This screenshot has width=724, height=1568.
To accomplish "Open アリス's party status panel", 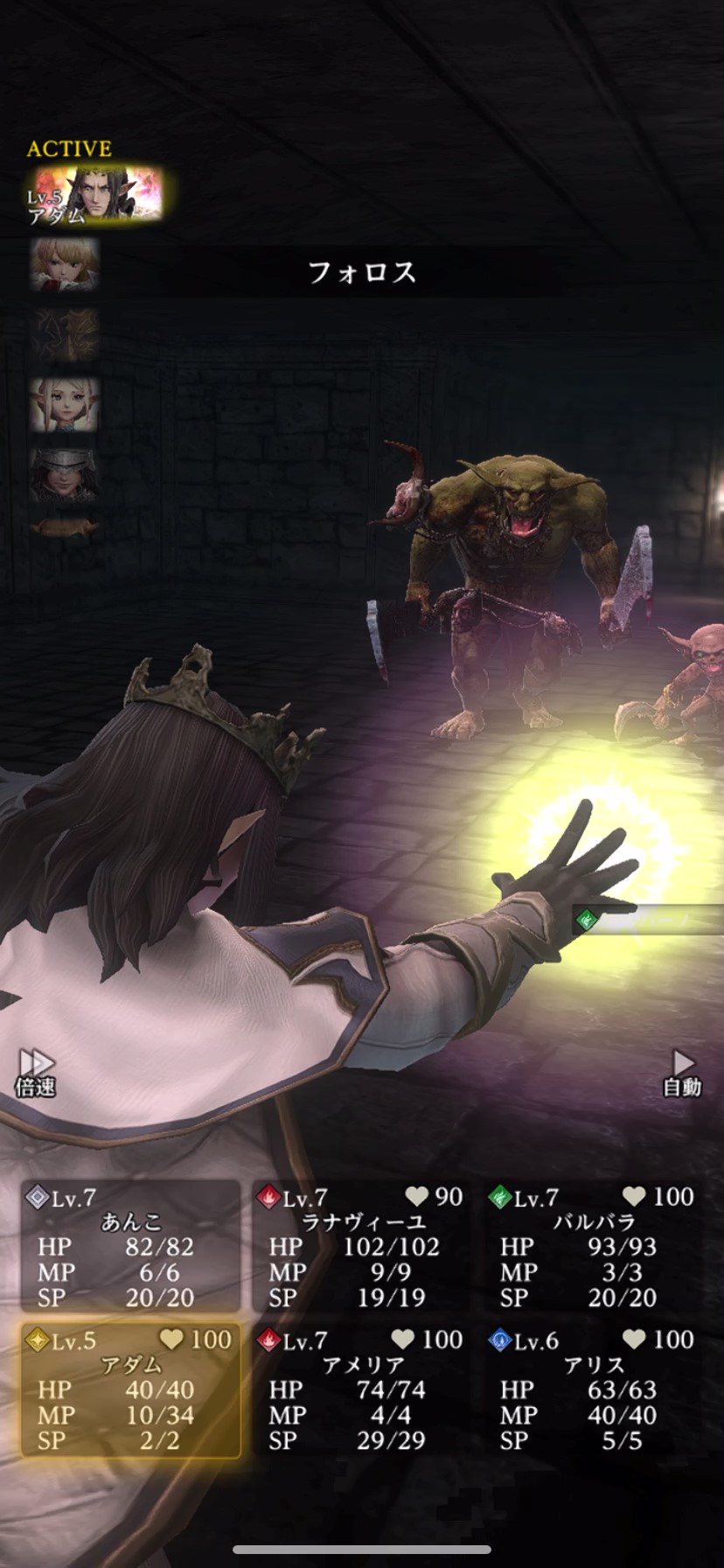I will 594,1389.
